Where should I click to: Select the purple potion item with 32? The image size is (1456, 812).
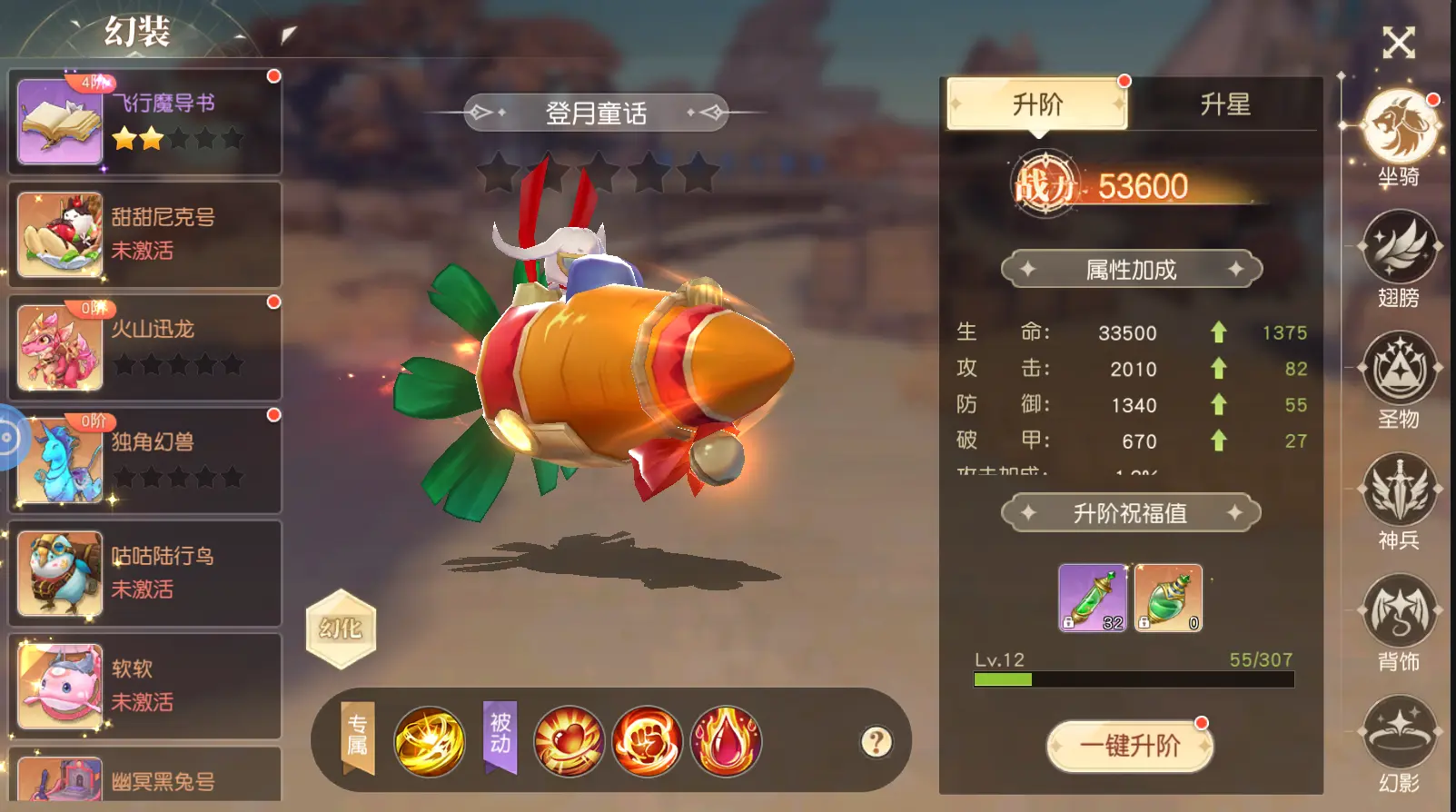click(x=1093, y=598)
